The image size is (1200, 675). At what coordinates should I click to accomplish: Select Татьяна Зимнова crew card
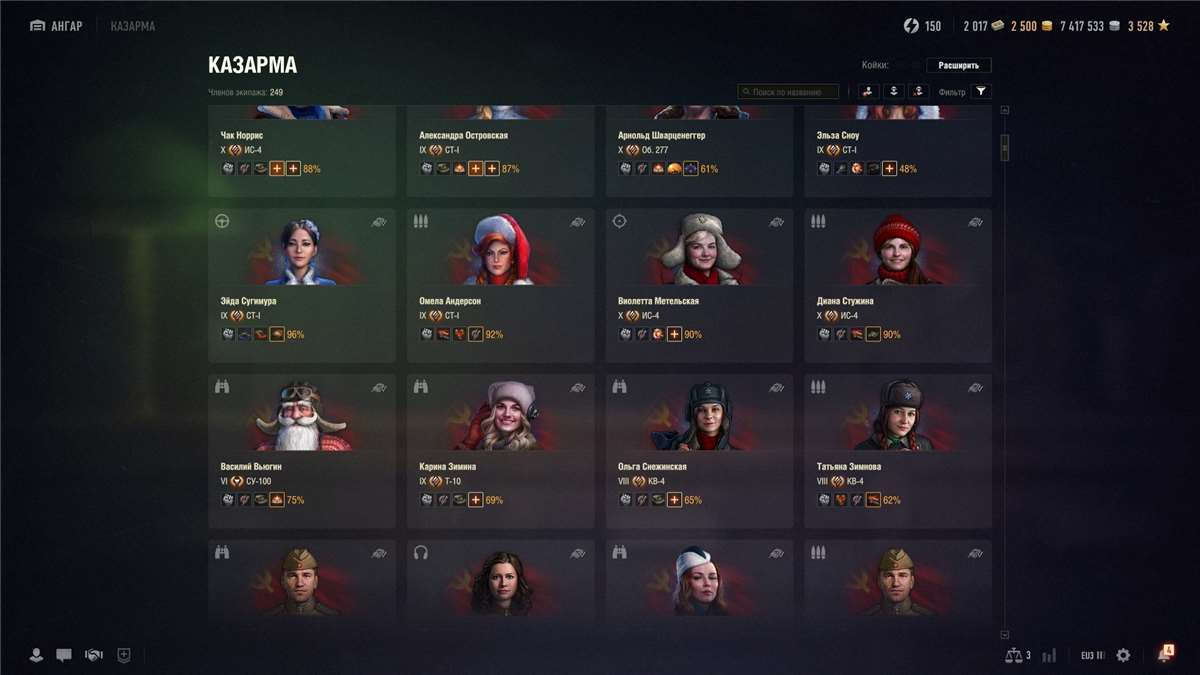tap(898, 451)
